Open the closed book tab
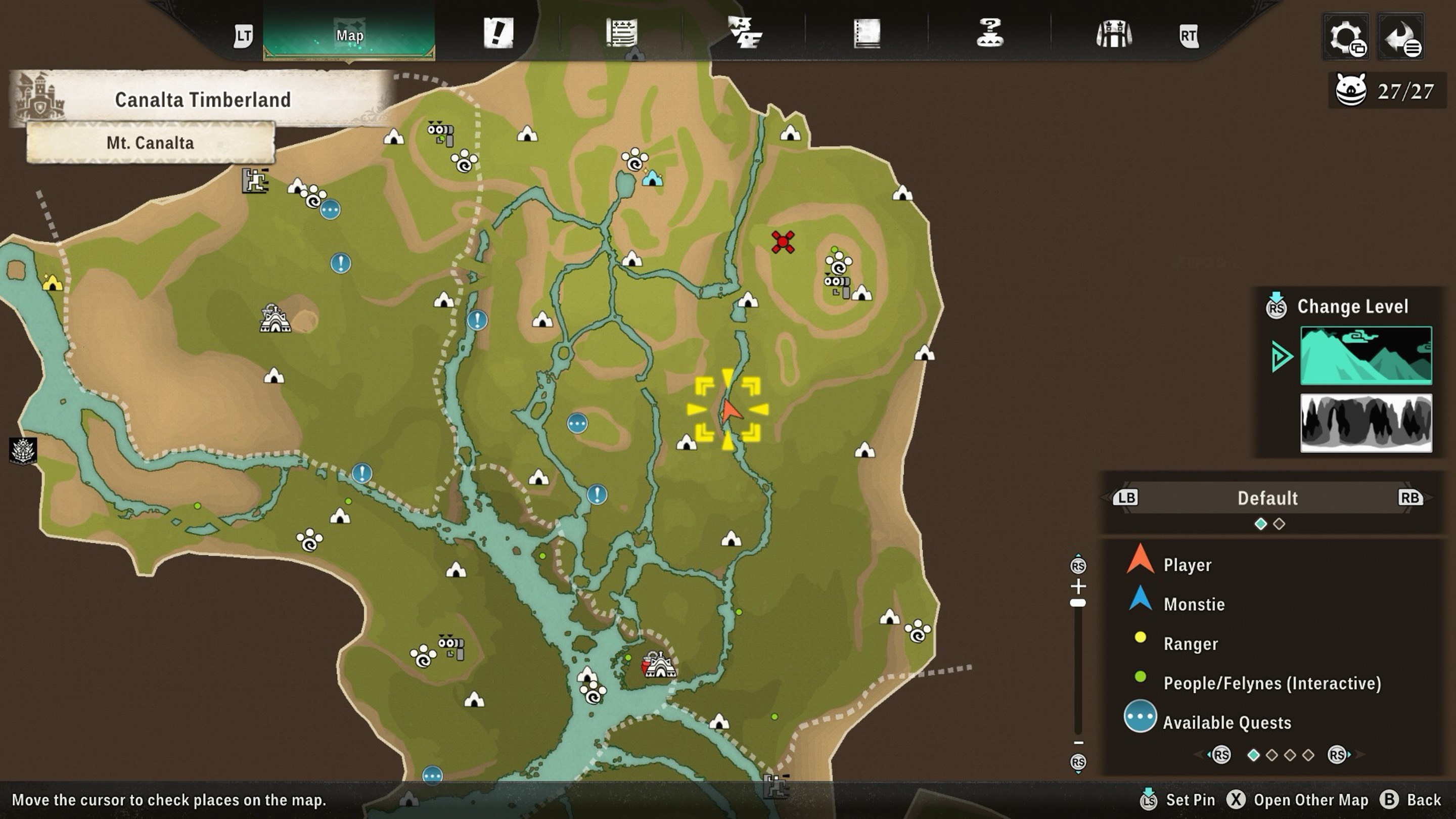The image size is (1456, 819). (x=867, y=34)
